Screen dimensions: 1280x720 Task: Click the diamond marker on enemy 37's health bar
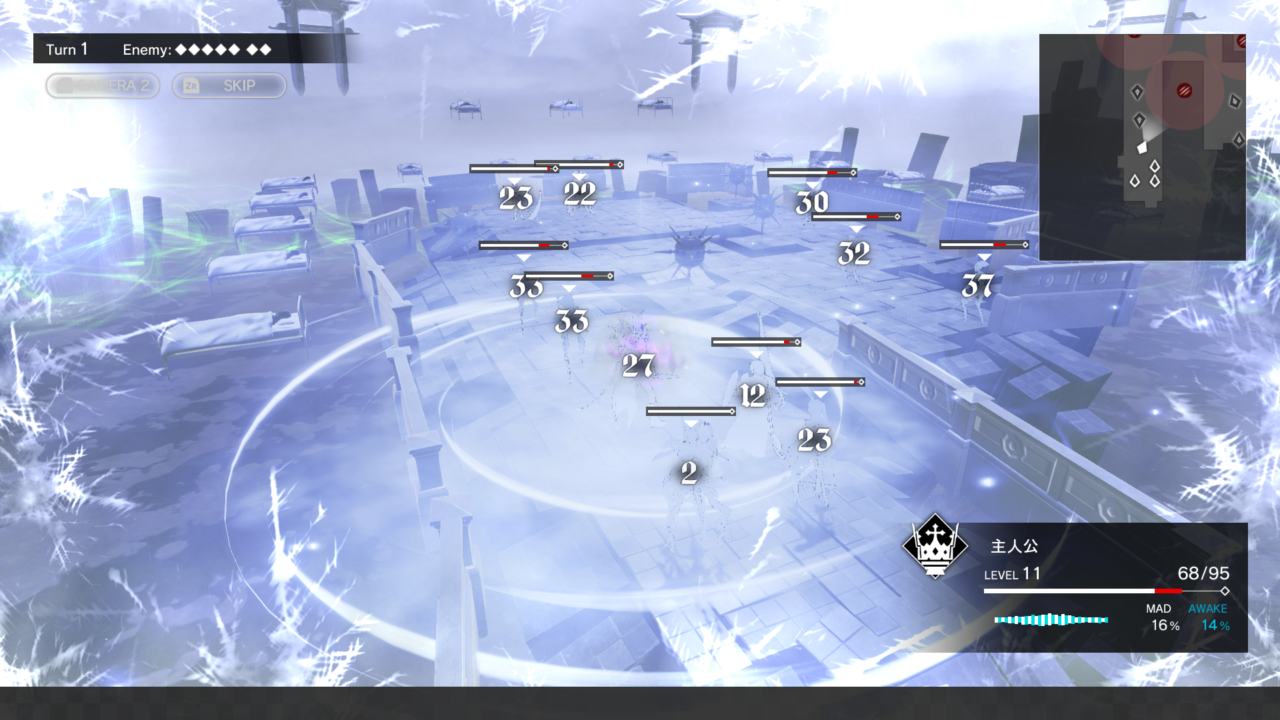click(1024, 243)
